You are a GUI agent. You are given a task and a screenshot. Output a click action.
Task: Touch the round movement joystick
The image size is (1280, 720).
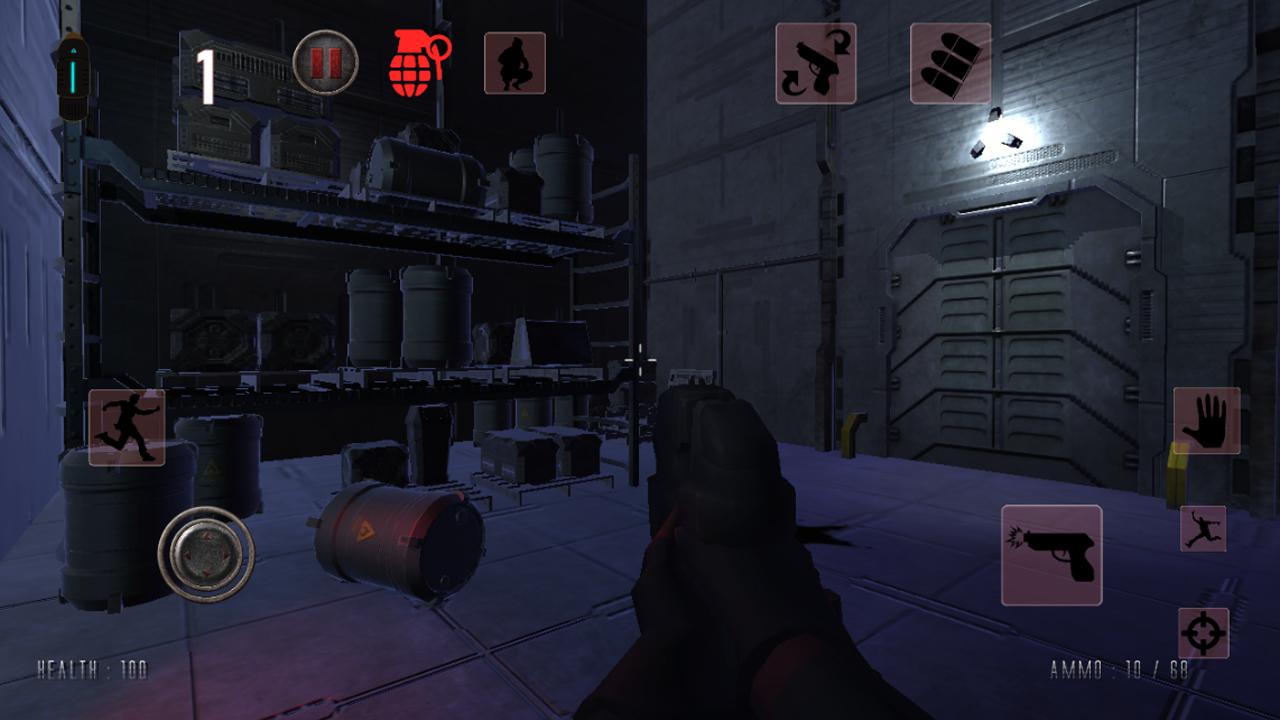[x=206, y=555]
